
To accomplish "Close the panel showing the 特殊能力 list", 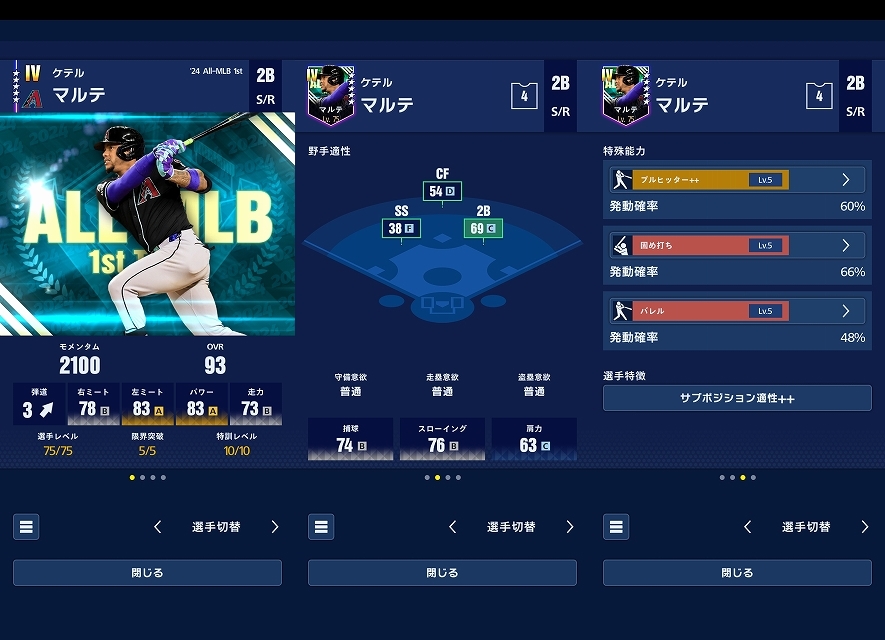I will click(x=737, y=573).
